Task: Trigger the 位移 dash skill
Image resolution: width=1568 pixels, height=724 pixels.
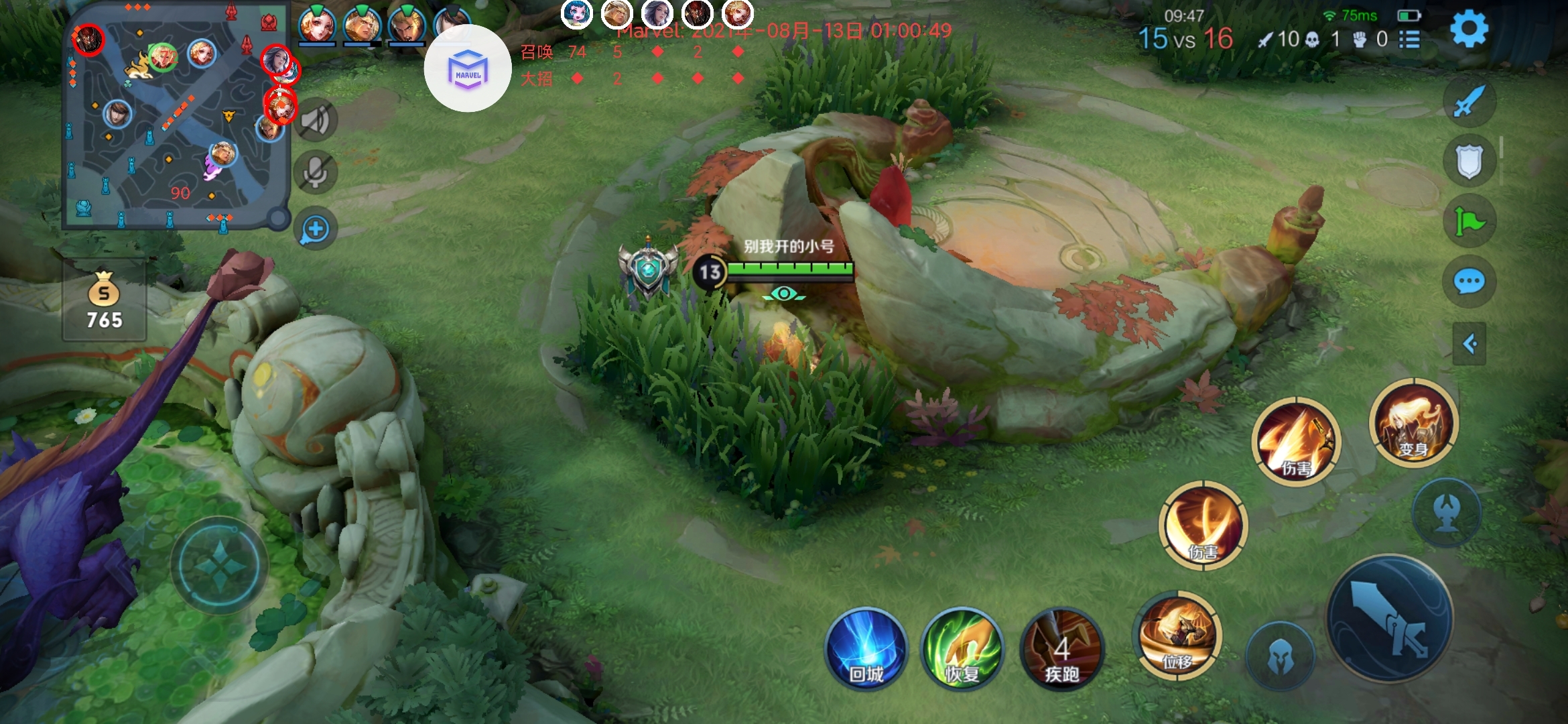Action: tap(1177, 636)
